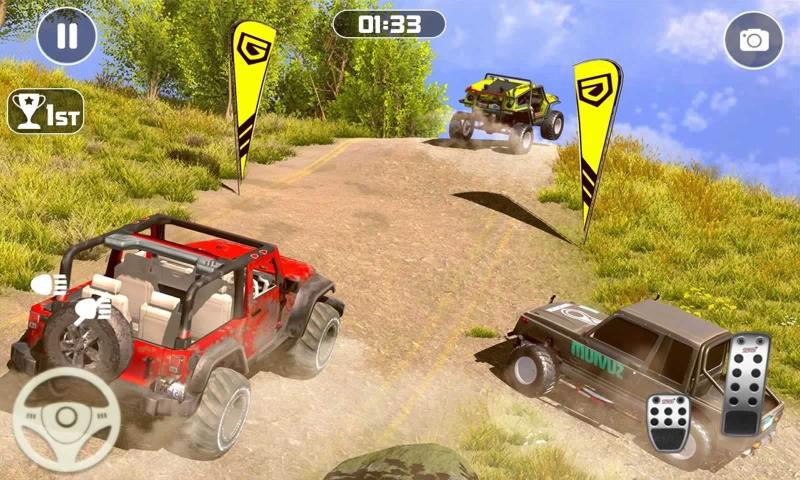This screenshot has width=800, height=480.
Task: Step on the gas pedal
Action: [x=746, y=383]
